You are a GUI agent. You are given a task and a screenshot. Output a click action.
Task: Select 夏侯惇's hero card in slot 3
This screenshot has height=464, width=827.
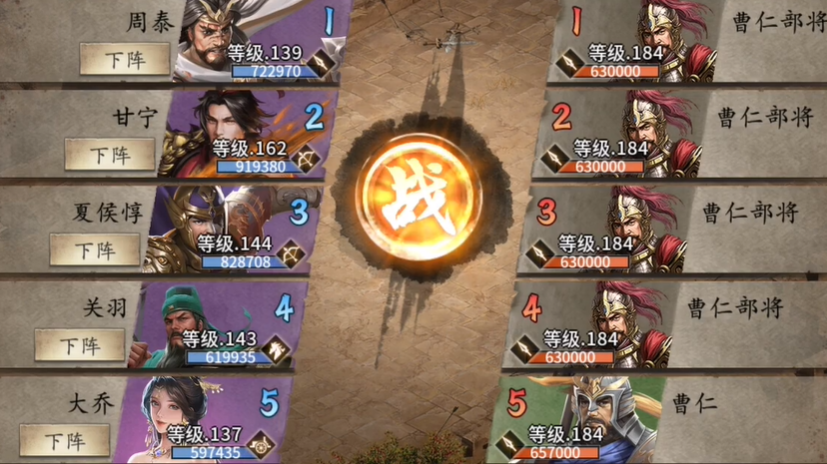point(235,230)
